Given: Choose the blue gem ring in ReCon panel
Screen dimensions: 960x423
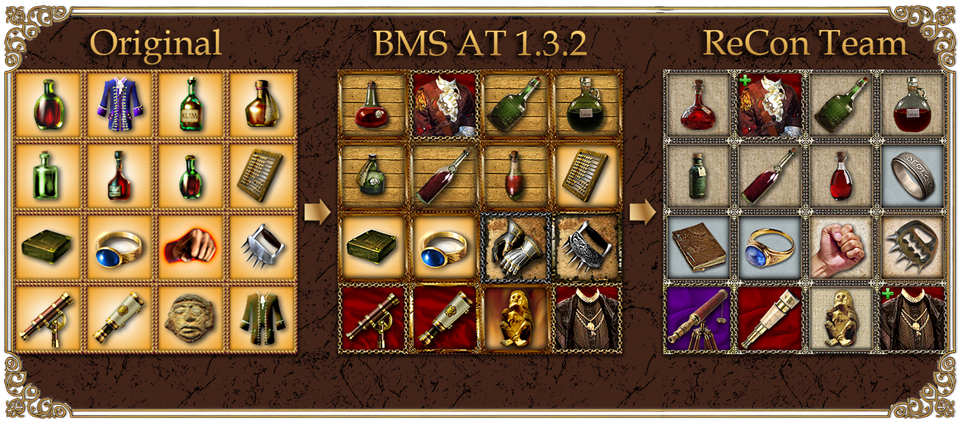Looking at the screenshot, I should [770, 246].
